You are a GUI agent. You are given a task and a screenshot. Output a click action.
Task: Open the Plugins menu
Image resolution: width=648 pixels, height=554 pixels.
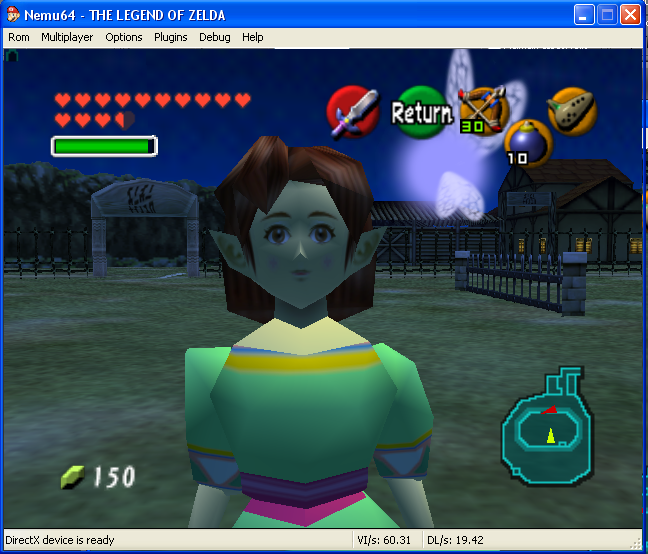pos(170,37)
